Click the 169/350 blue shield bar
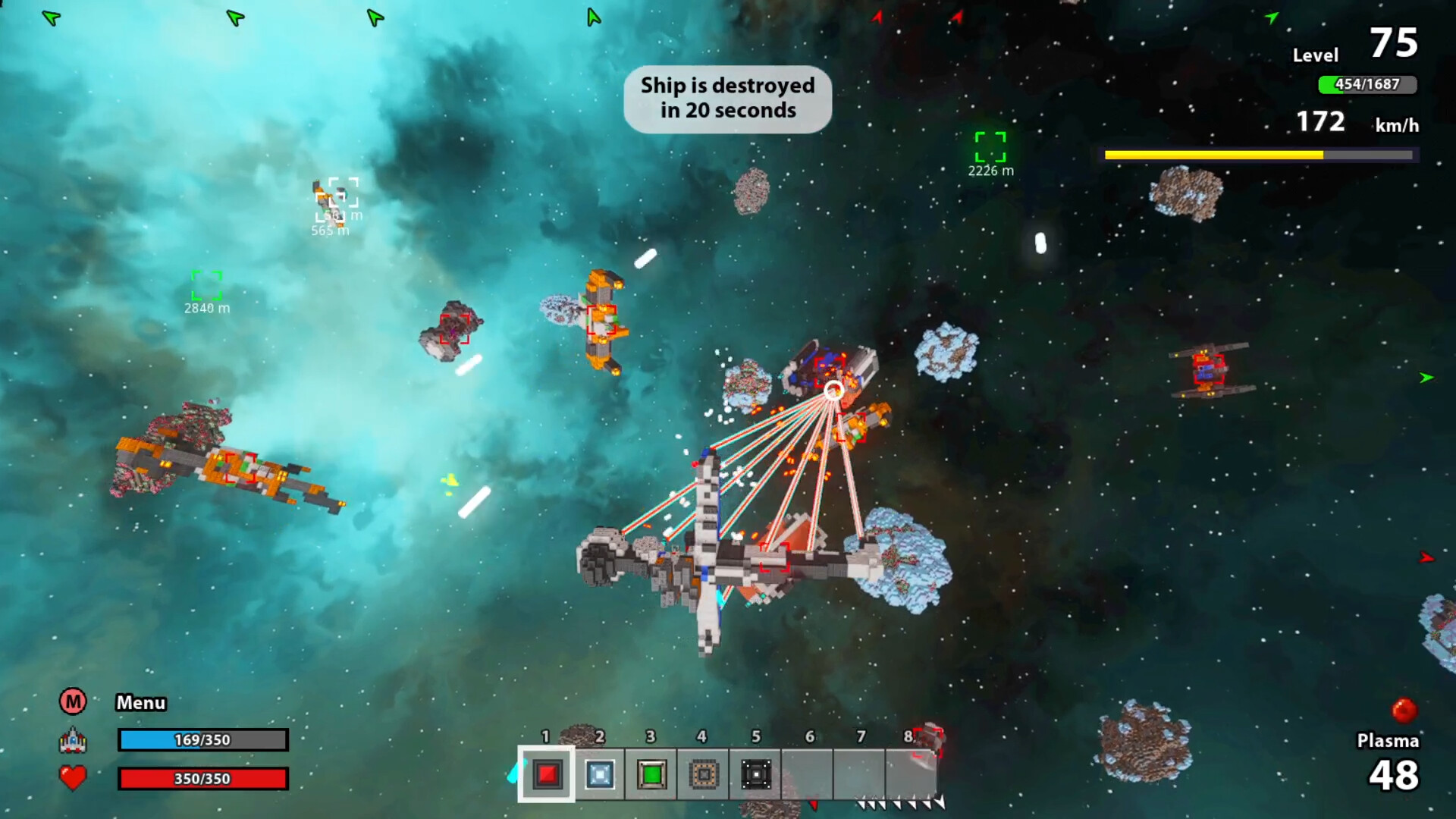Viewport: 1456px width, 819px height. pos(202,740)
